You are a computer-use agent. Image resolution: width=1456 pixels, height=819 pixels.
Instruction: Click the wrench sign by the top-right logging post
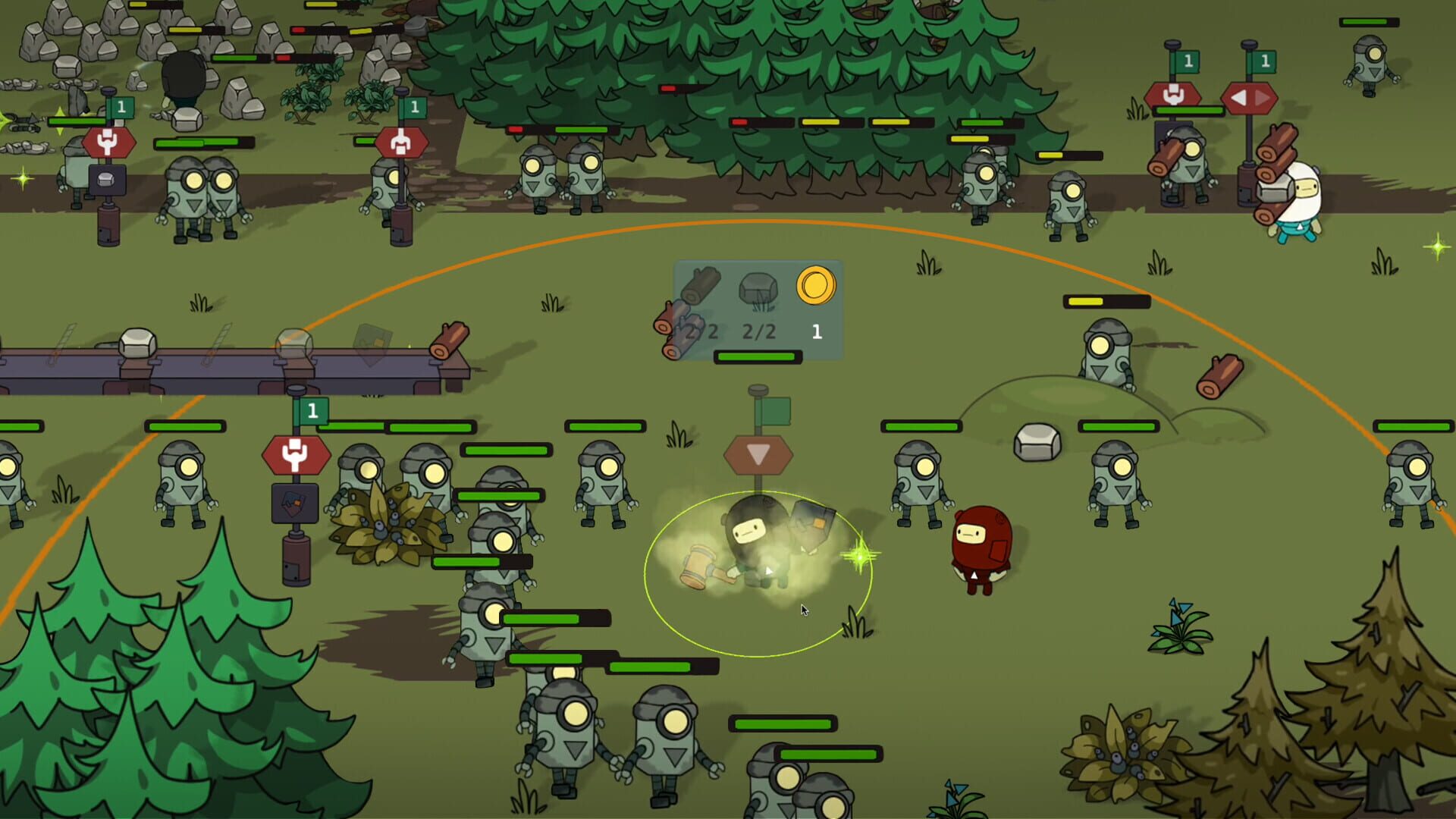pyautogui.click(x=1174, y=97)
